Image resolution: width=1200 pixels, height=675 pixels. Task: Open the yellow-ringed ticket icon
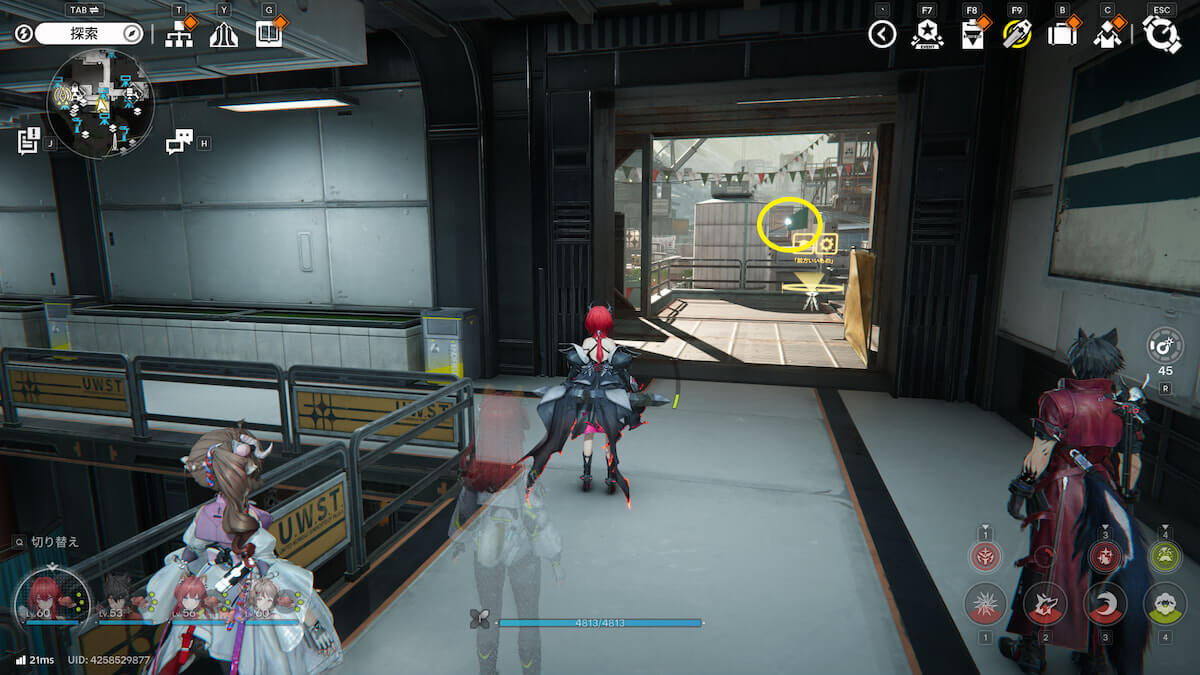1016,35
